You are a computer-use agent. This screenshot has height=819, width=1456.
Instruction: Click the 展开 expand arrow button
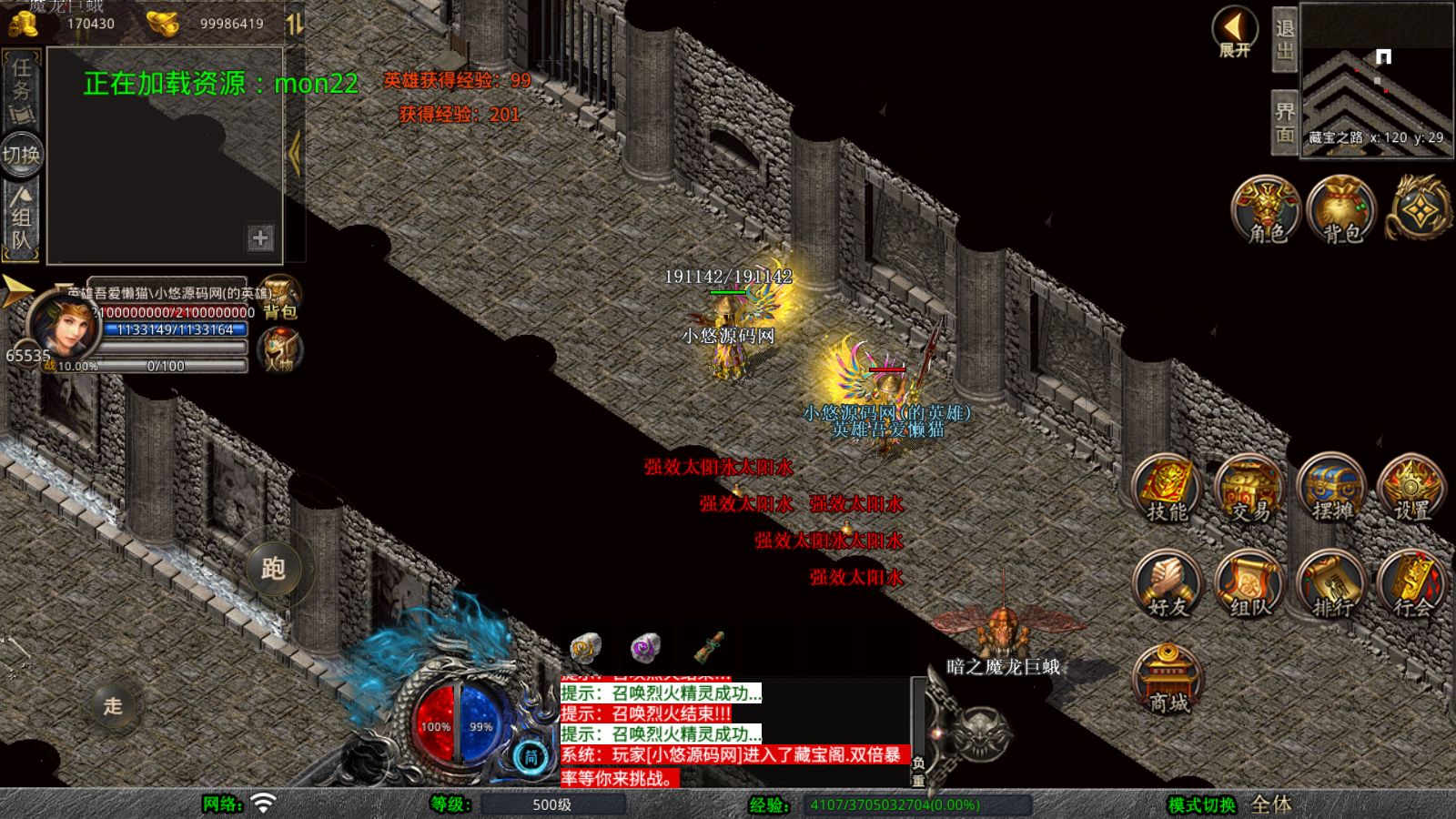[1235, 32]
